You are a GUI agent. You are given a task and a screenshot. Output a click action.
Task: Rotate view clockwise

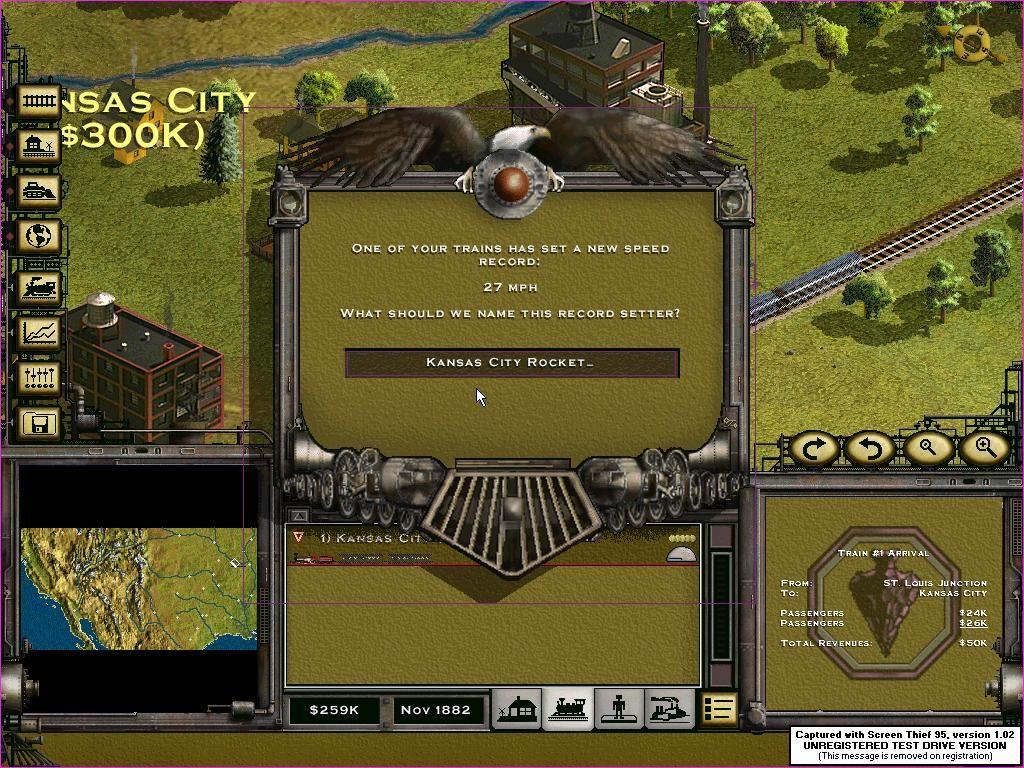coord(813,449)
